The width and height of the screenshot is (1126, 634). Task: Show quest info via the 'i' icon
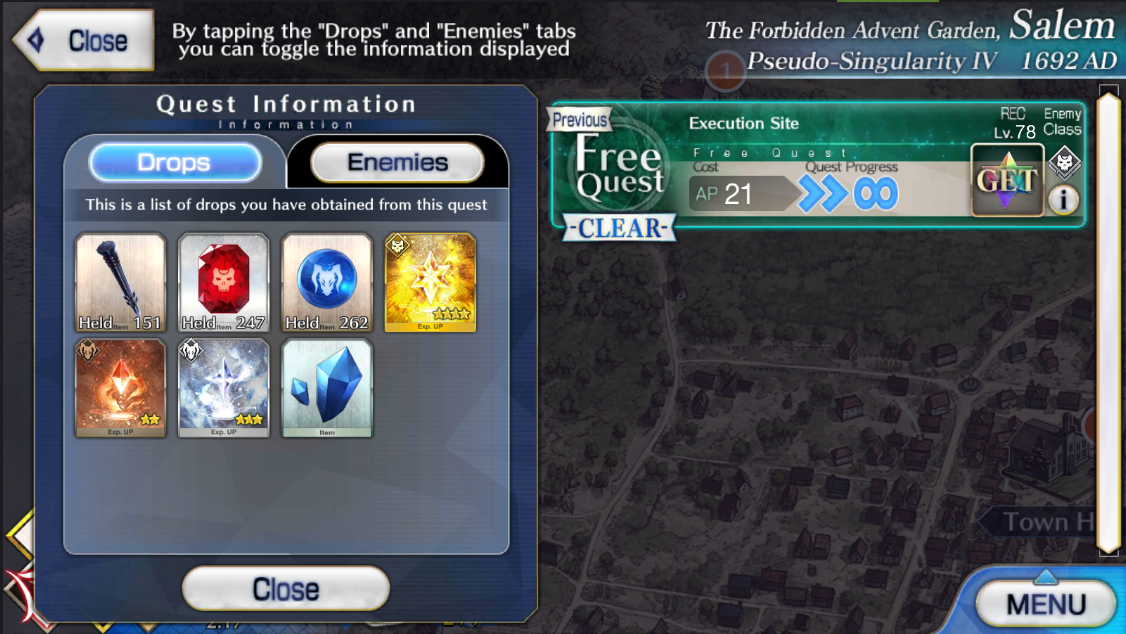tap(1062, 200)
